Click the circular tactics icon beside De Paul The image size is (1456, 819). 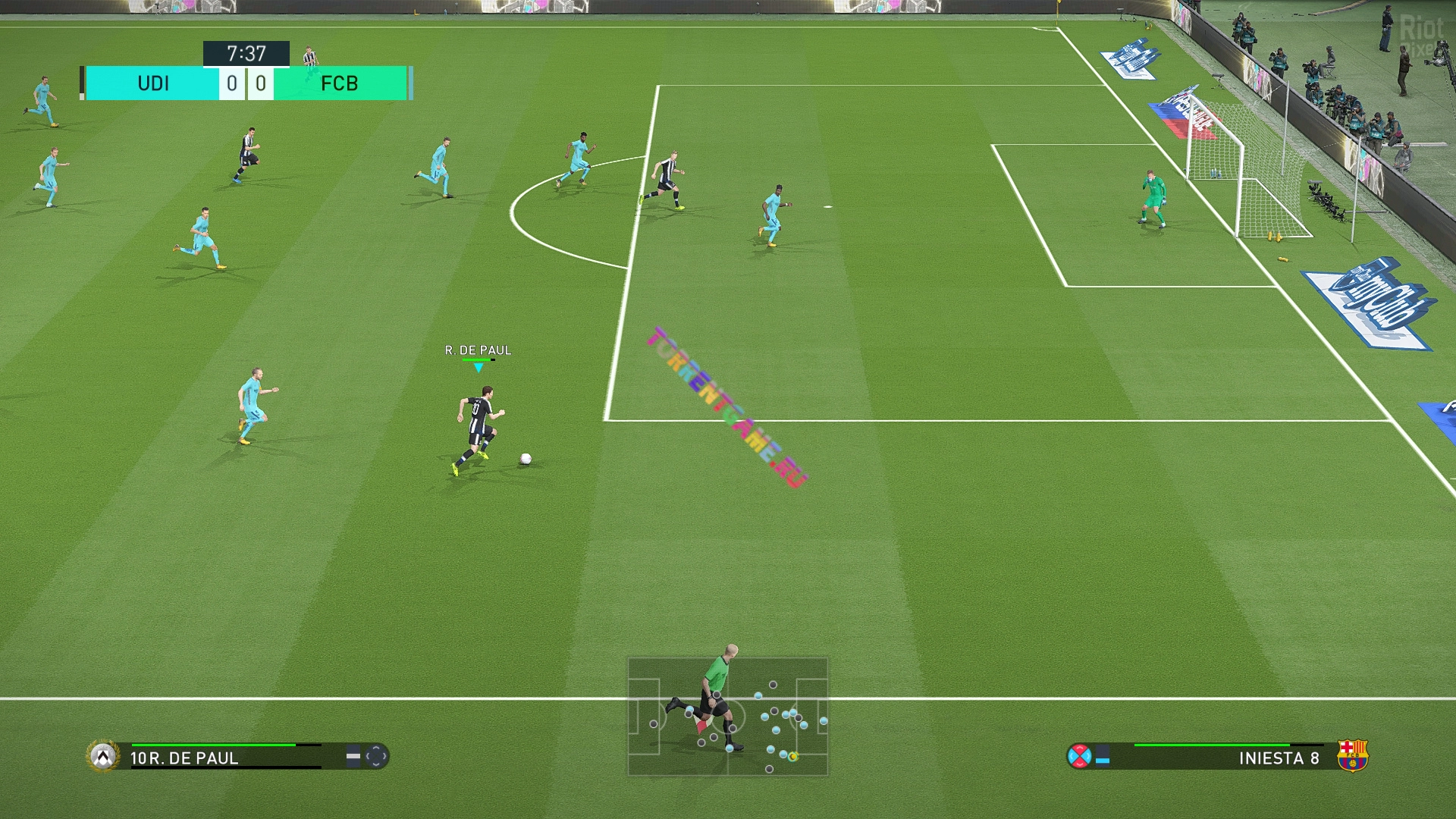(x=376, y=756)
